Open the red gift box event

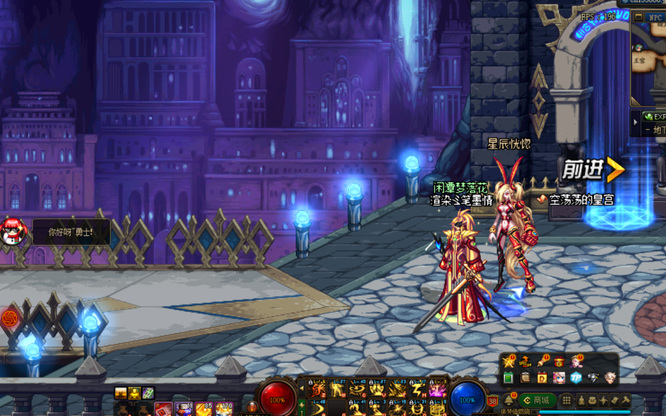(558, 362)
